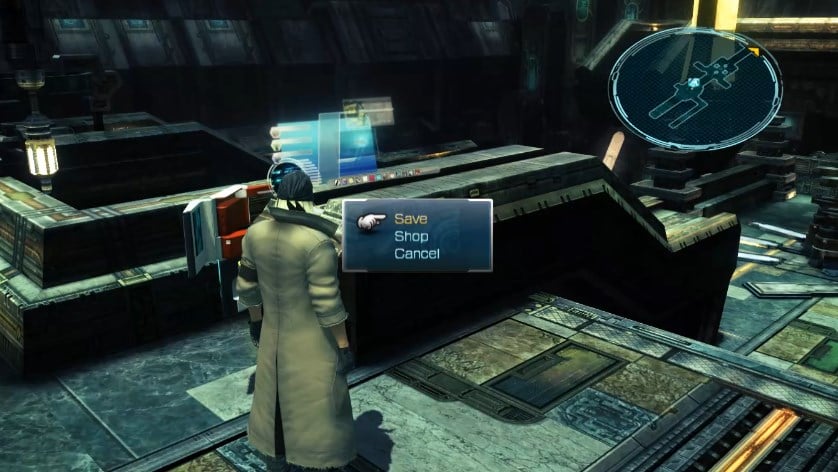Open the Shop from the menu
Screen dimensions: 838x472
click(x=411, y=236)
